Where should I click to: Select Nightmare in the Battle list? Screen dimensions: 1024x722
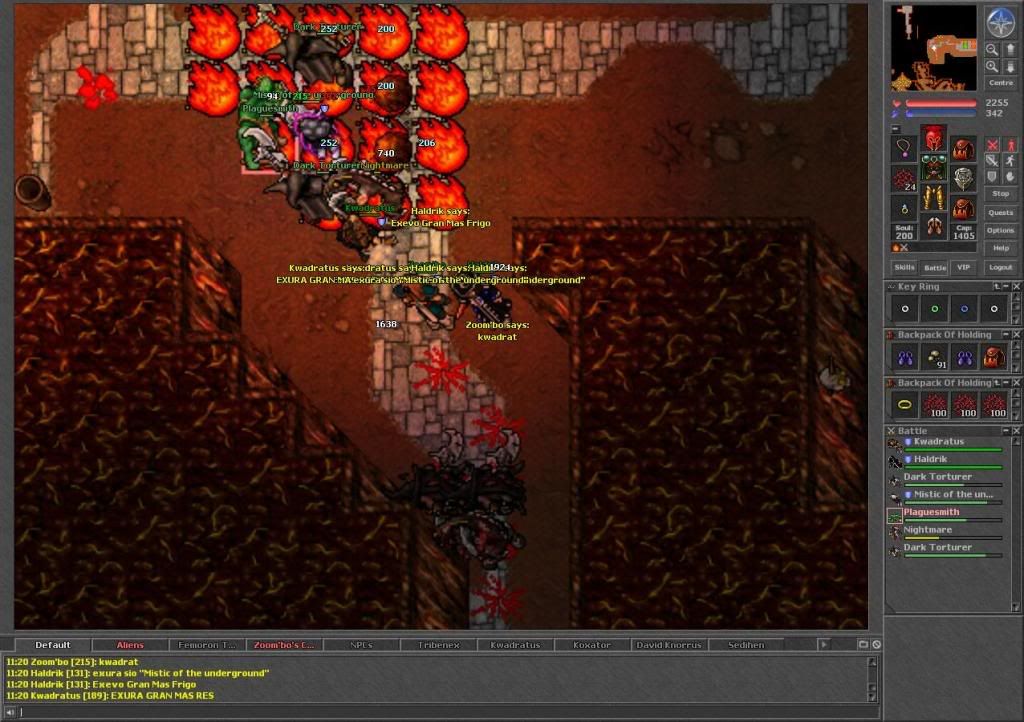pyautogui.click(x=928, y=530)
